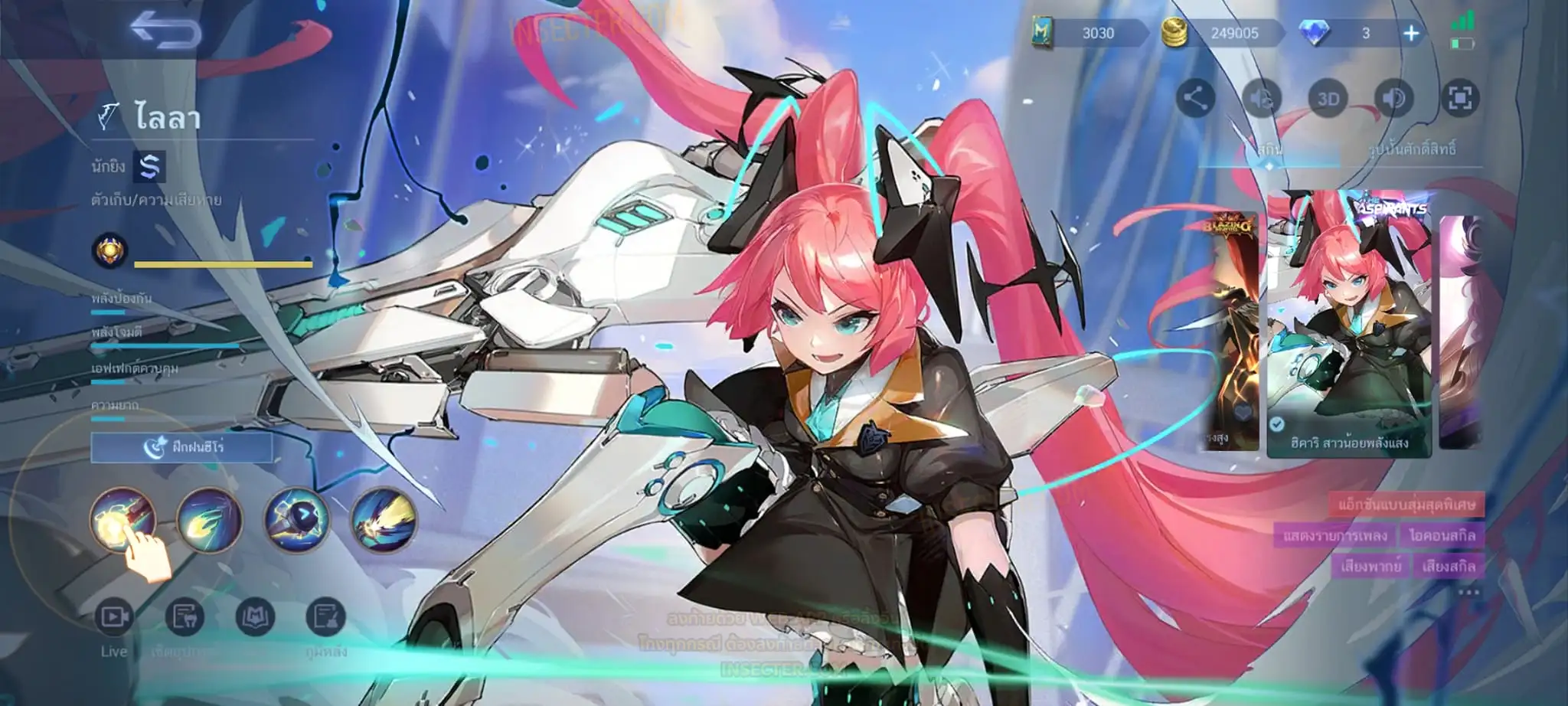
Task: Open the share button
Action: [1195, 98]
